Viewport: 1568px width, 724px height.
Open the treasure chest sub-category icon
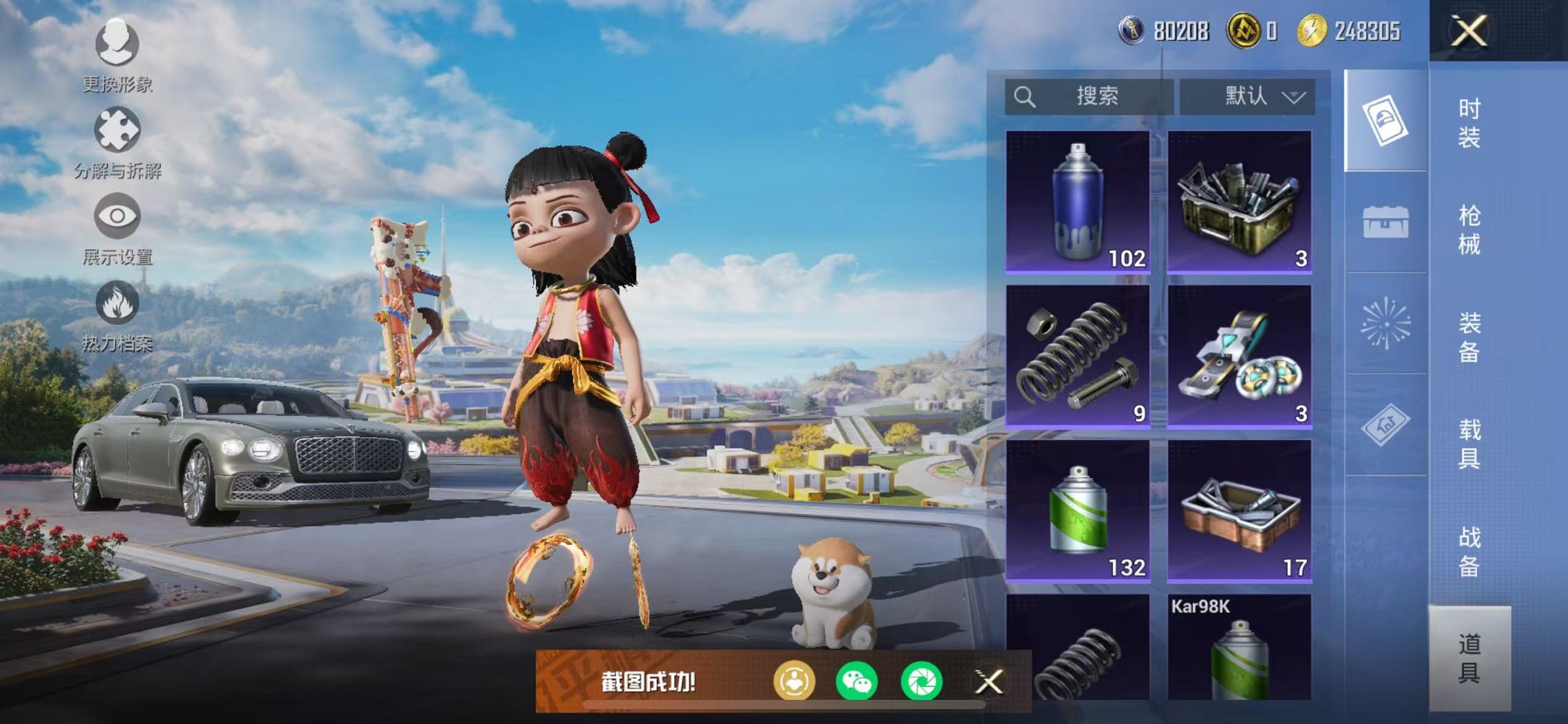click(x=1385, y=222)
